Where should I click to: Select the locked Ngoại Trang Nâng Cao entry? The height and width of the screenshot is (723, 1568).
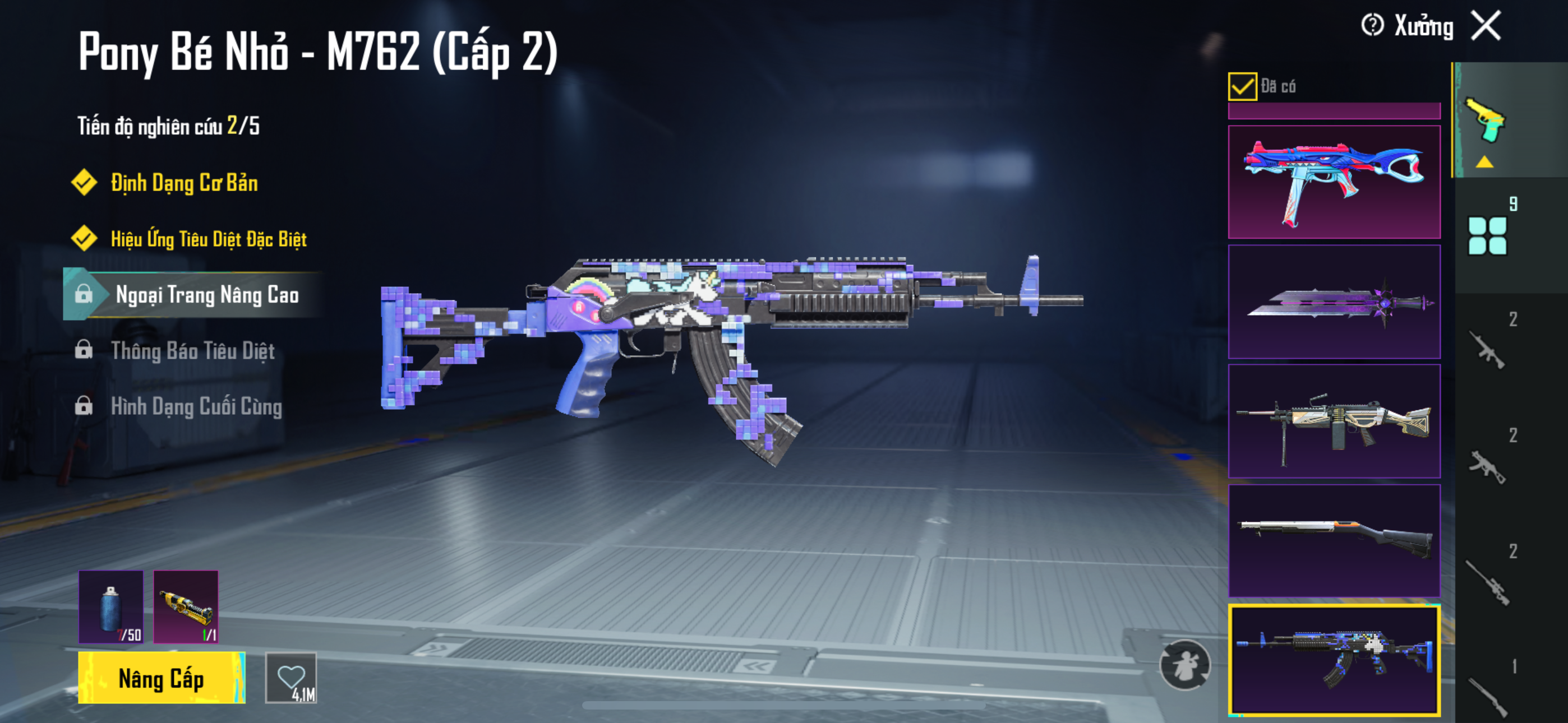point(206,295)
